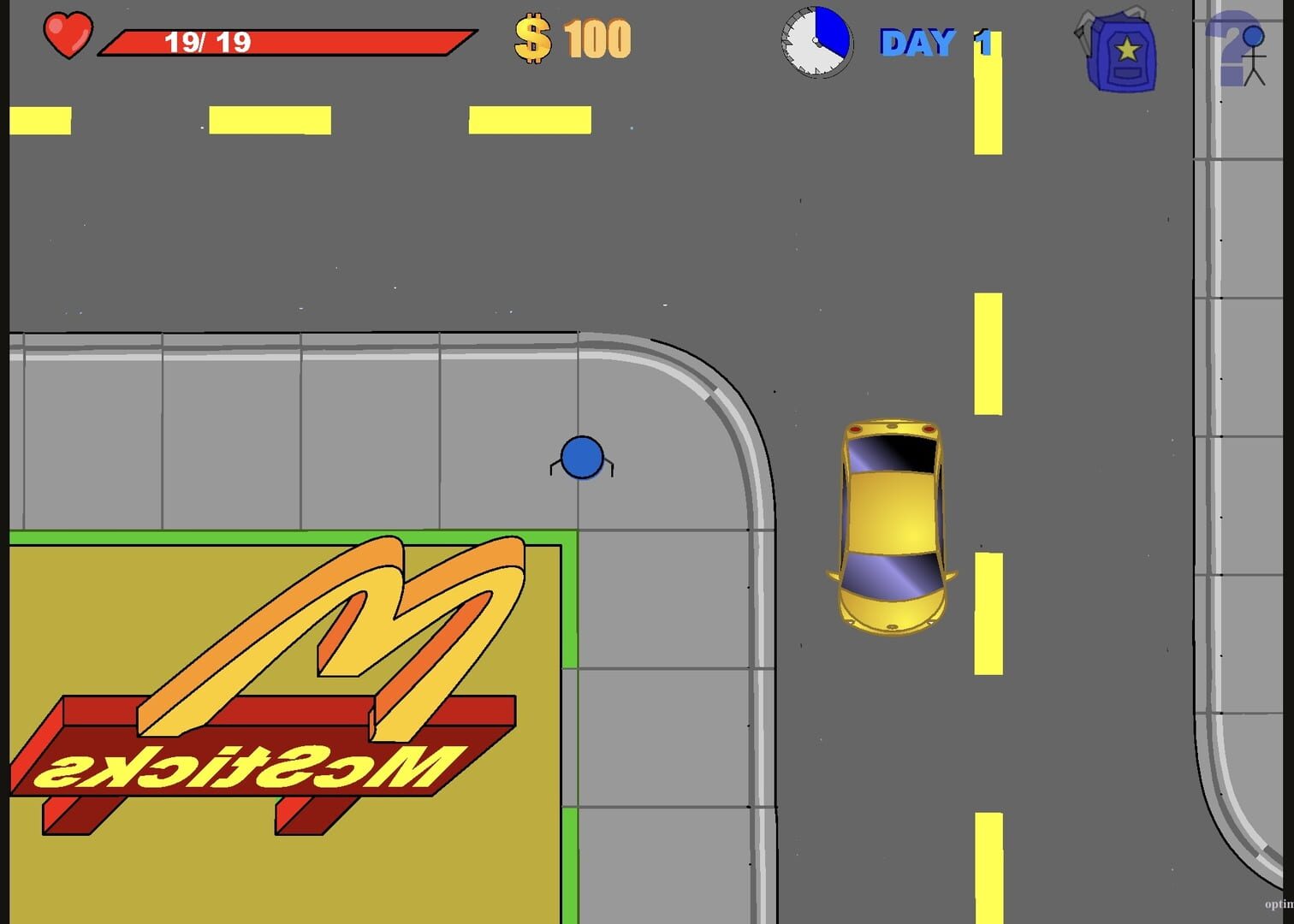The height and width of the screenshot is (924, 1294).
Task: Open the clock timer icon
Action: [x=815, y=38]
